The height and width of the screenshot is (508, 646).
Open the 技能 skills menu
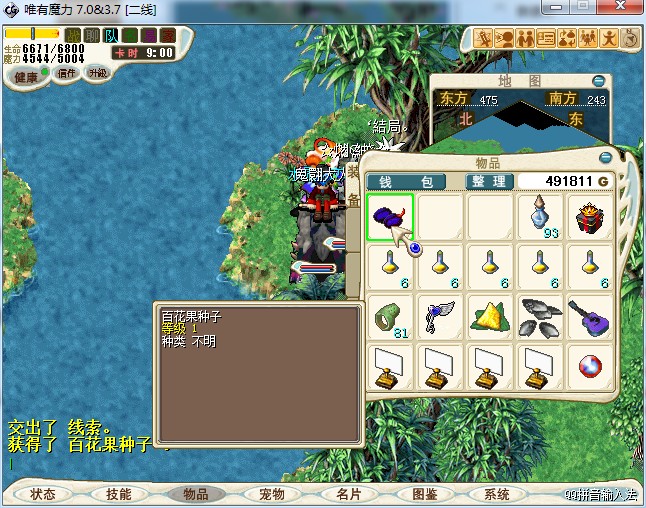pos(118,494)
